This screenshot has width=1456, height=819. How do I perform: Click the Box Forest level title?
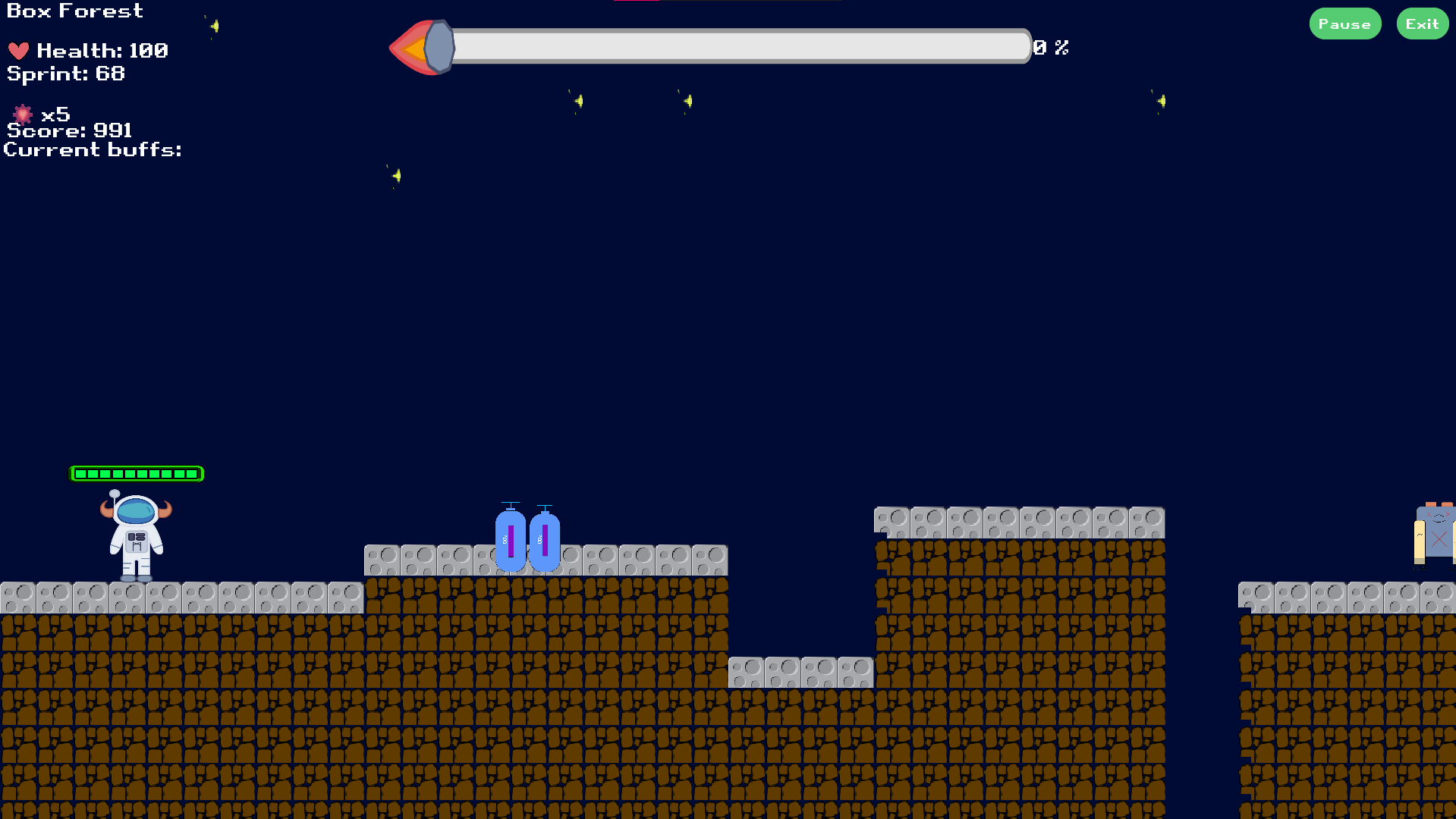tap(74, 11)
